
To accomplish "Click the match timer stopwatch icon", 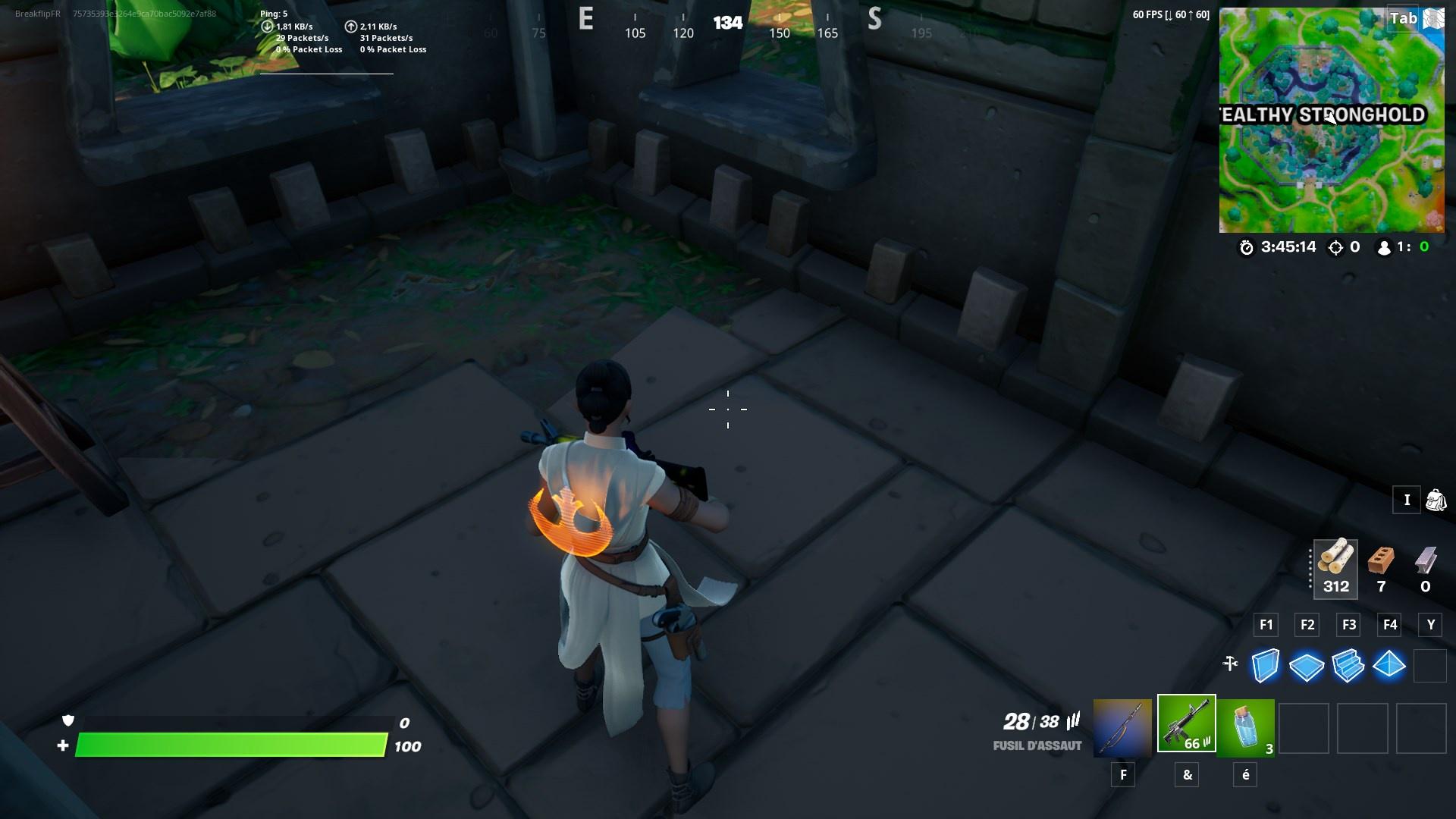I will (1248, 246).
